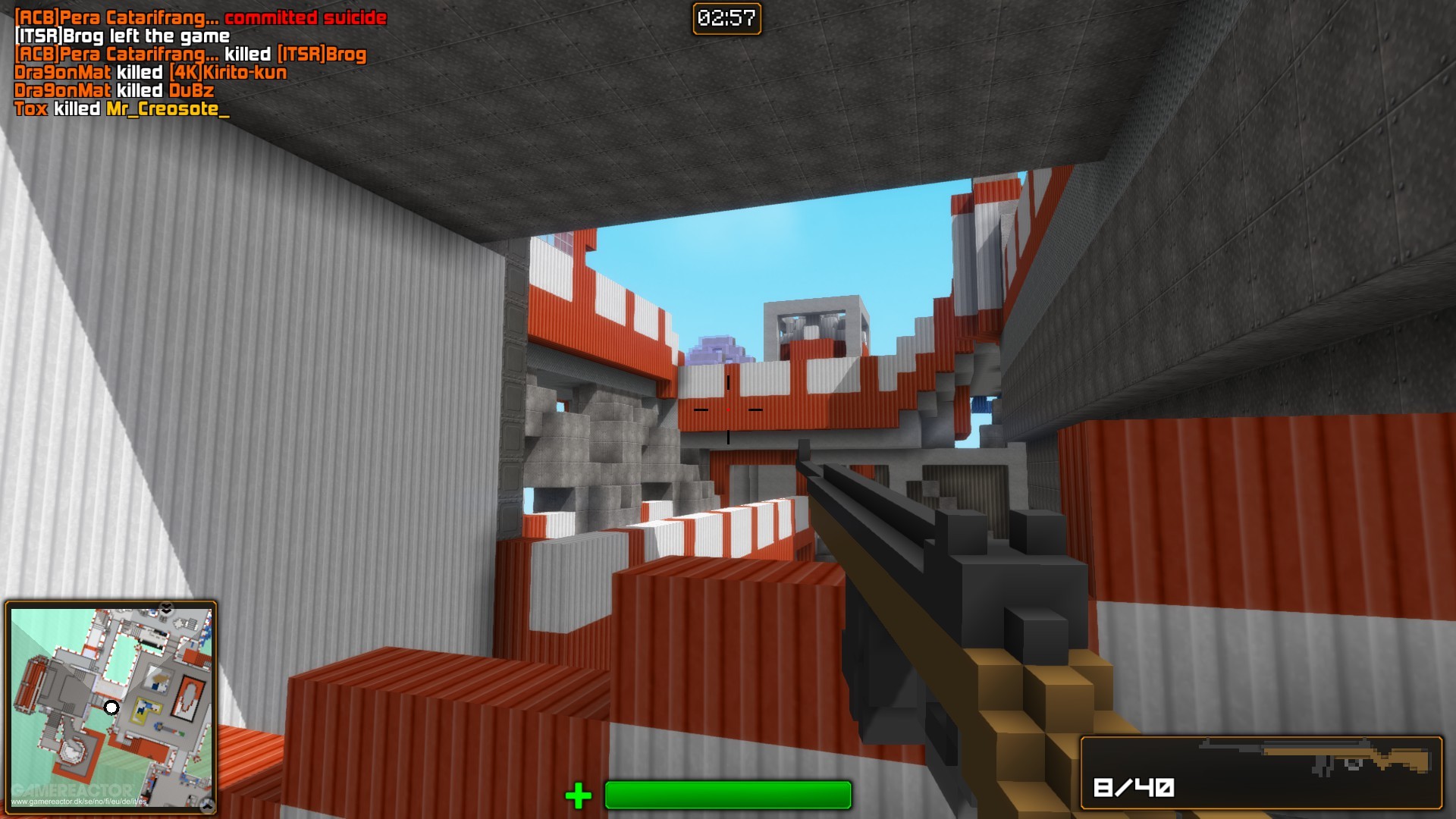The image size is (1456, 819).
Task: Toggle the minimap with the top chevron arrow
Action: [x=165, y=607]
